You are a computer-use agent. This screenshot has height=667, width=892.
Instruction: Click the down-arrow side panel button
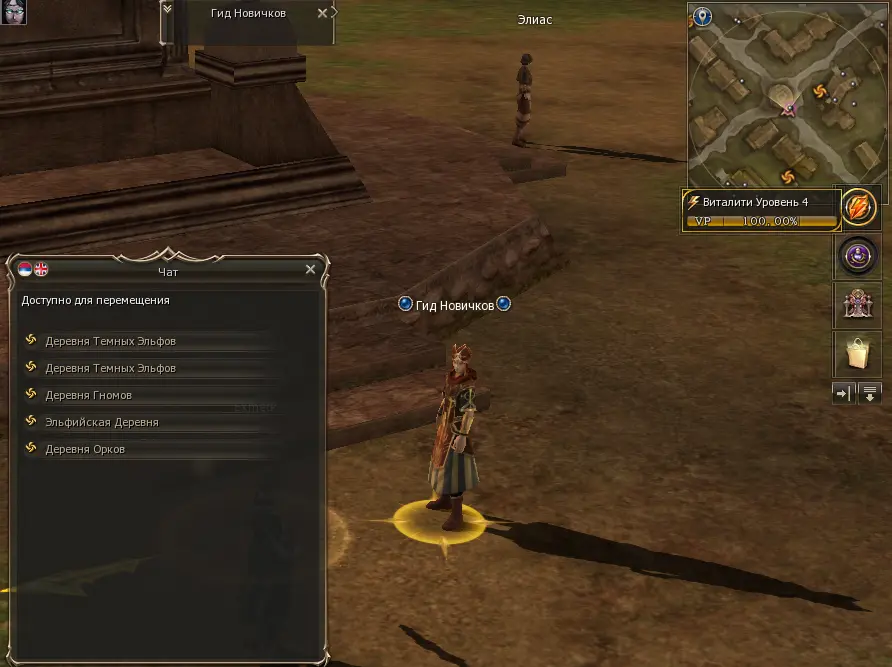(870, 394)
